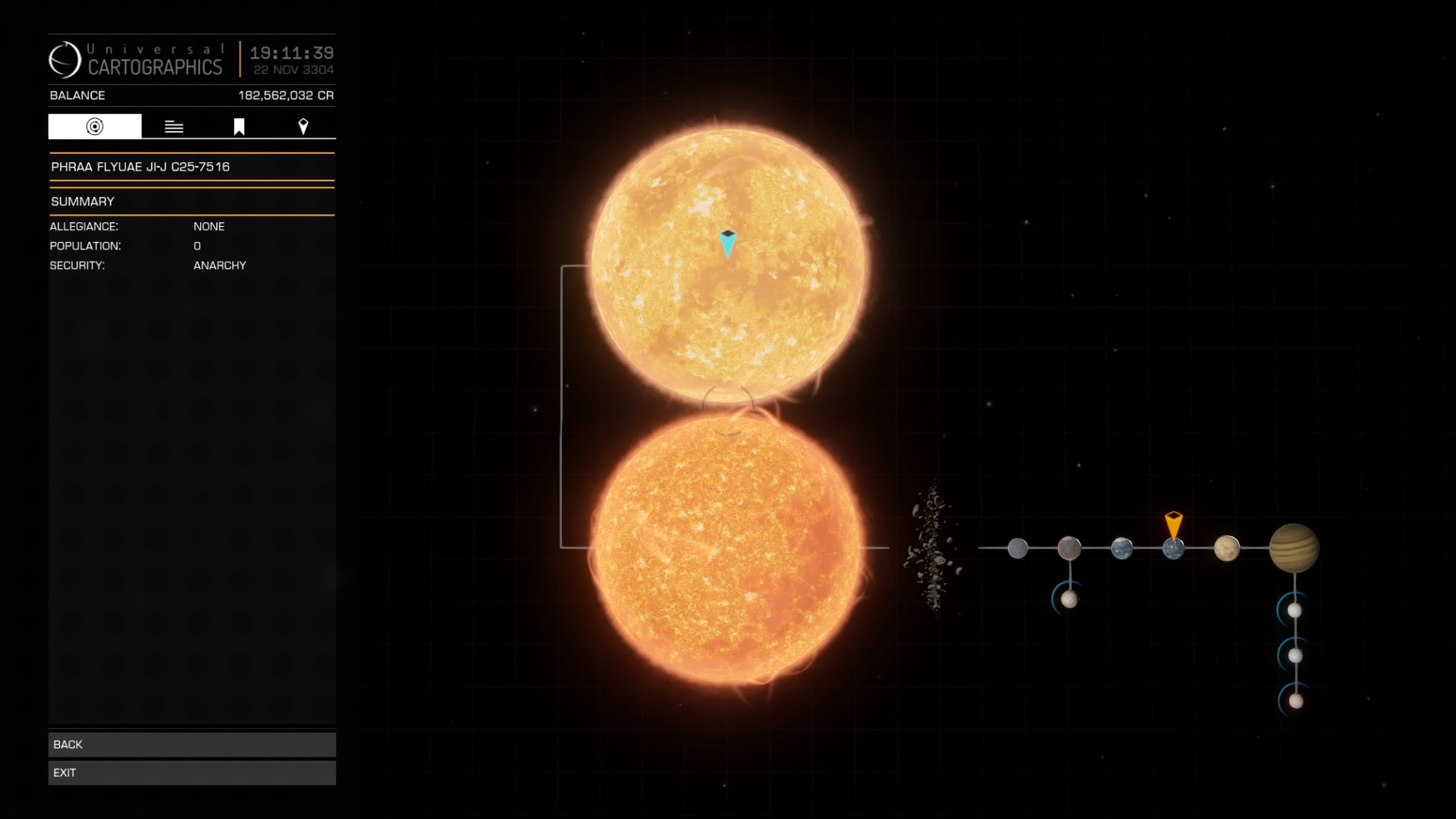Click the lowest moon of the gas giant
Screen dimensions: 1456x819
[x=1294, y=702]
